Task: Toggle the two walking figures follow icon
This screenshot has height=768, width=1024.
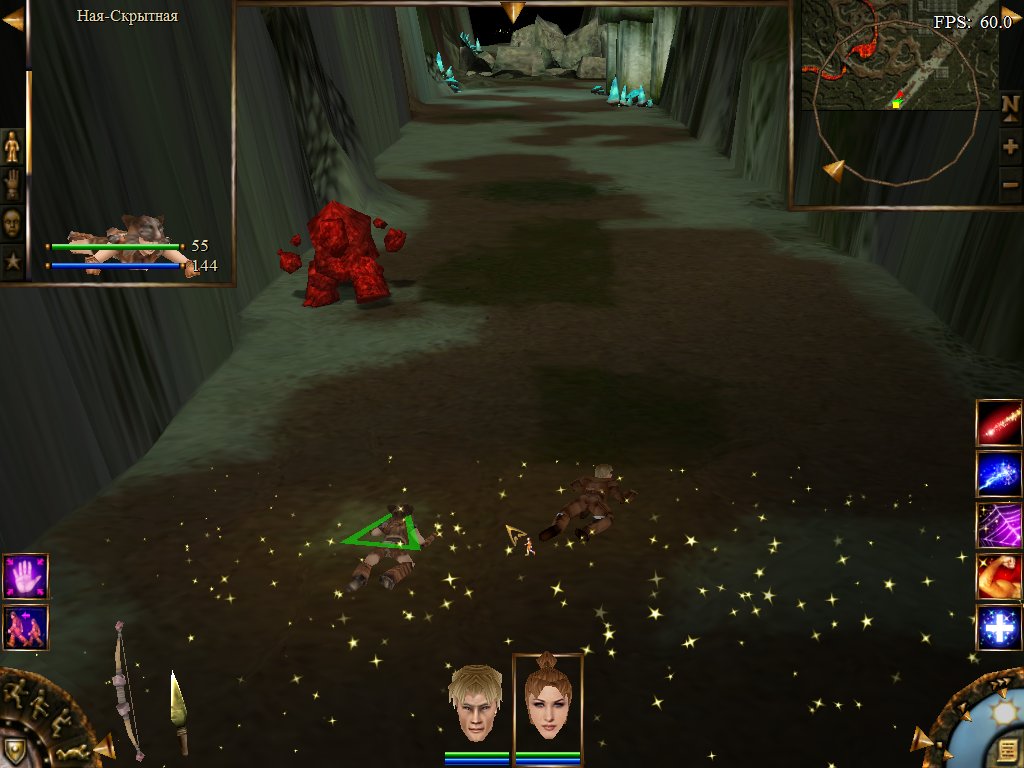Action: point(25,627)
